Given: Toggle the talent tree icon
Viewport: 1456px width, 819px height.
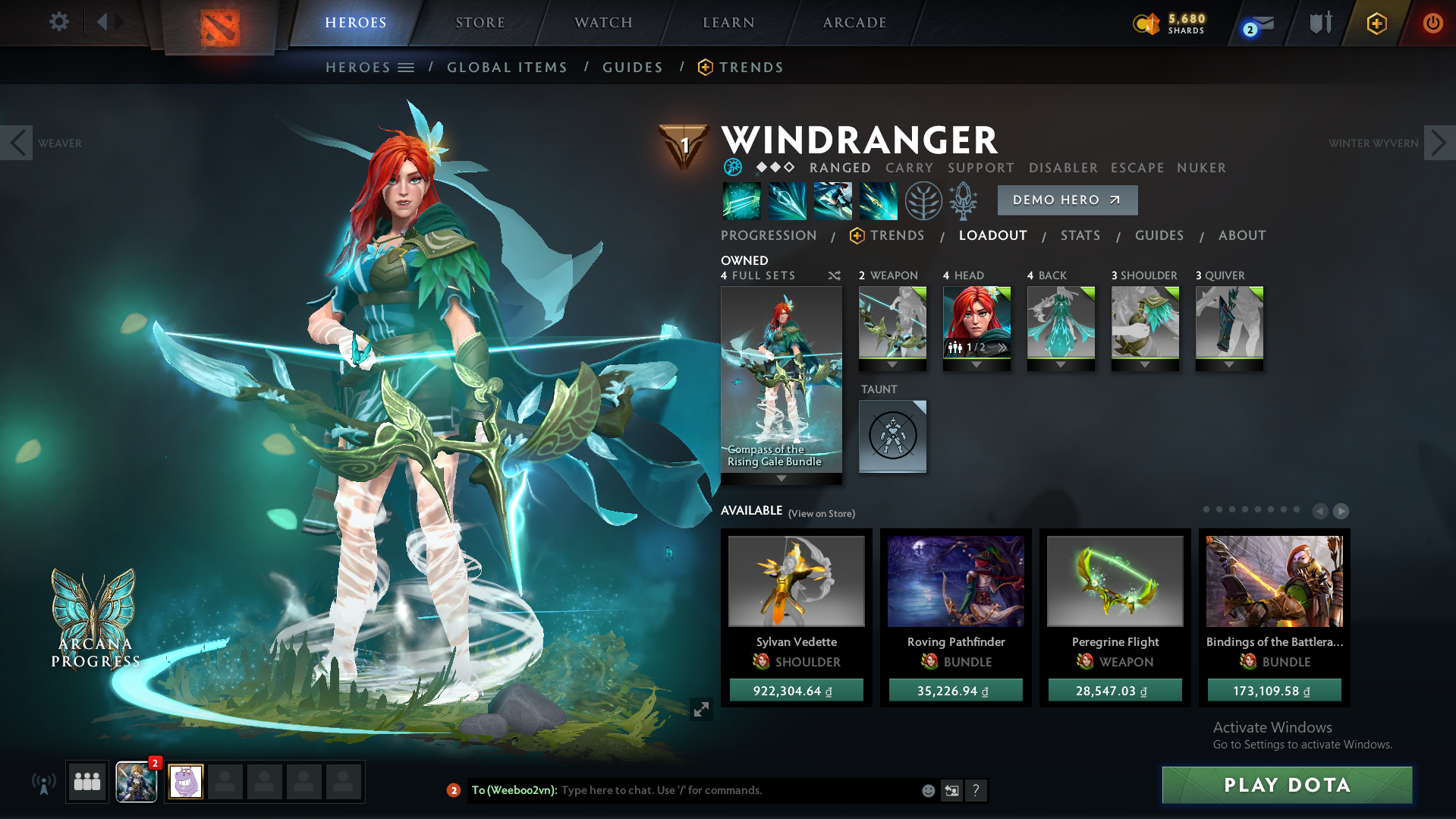Looking at the screenshot, I should (923, 200).
